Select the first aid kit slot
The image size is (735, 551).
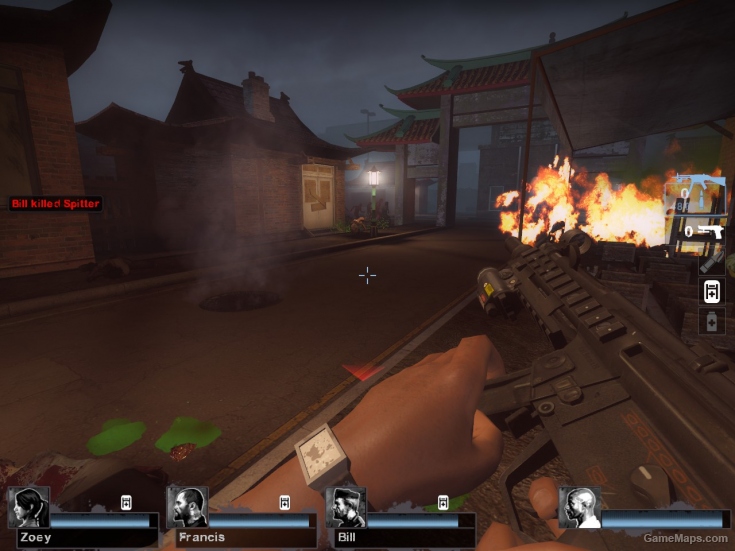(x=711, y=291)
